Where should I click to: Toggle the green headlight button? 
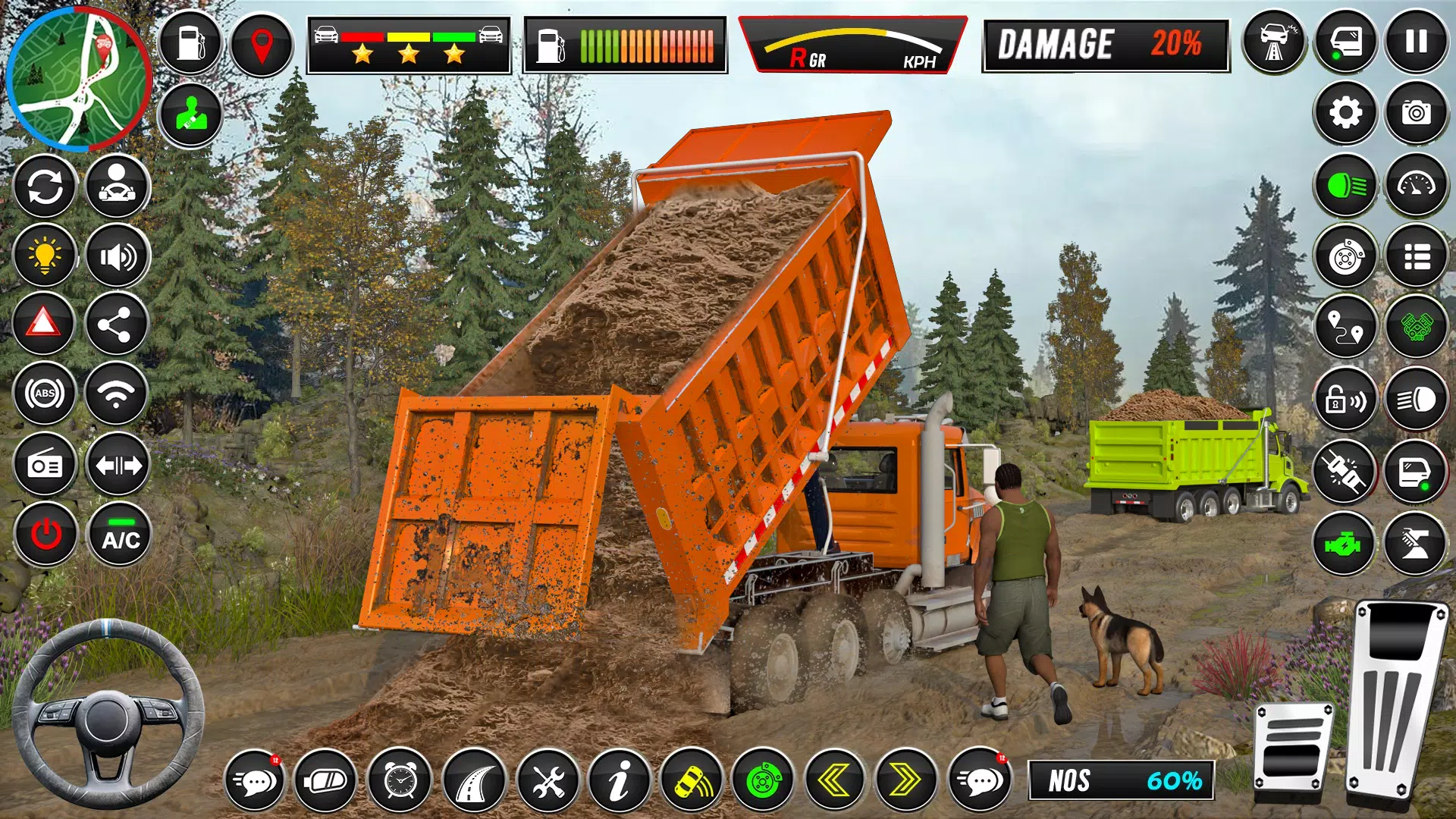(1345, 186)
